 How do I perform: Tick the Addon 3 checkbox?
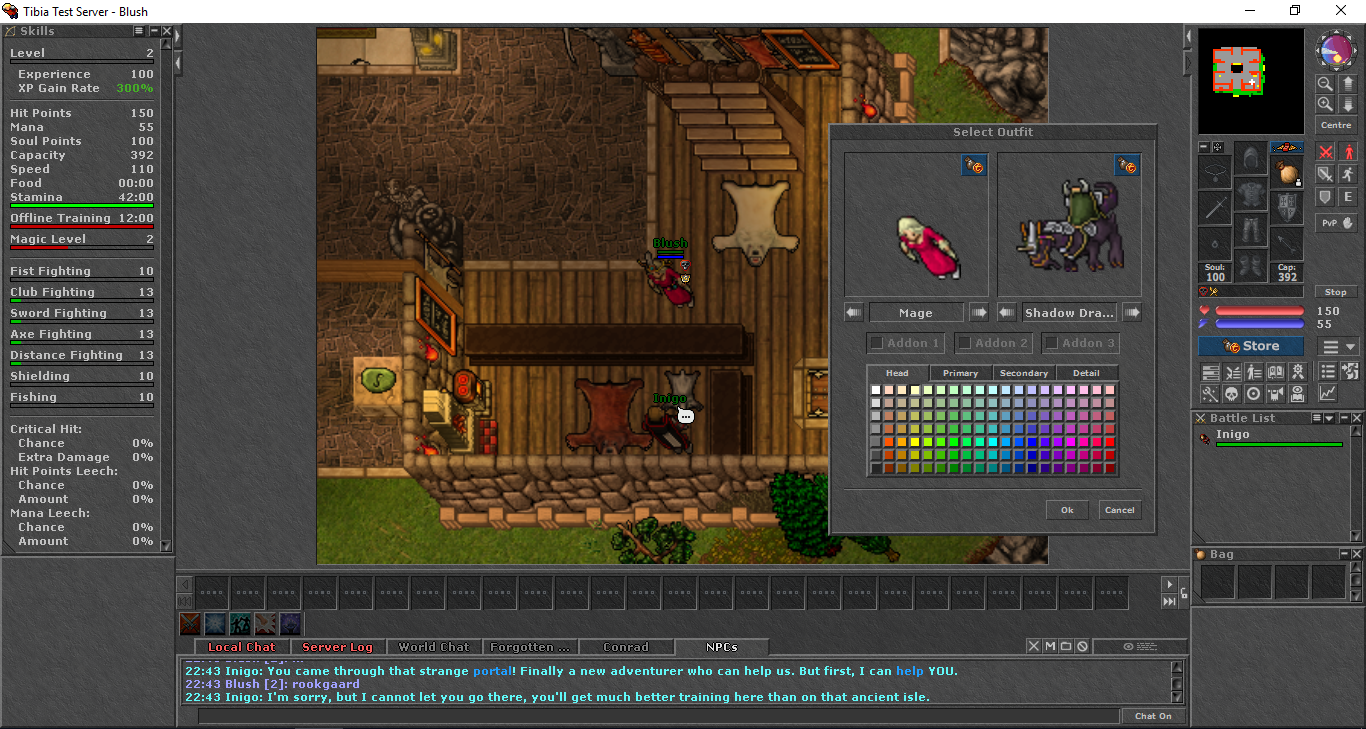pos(1052,343)
